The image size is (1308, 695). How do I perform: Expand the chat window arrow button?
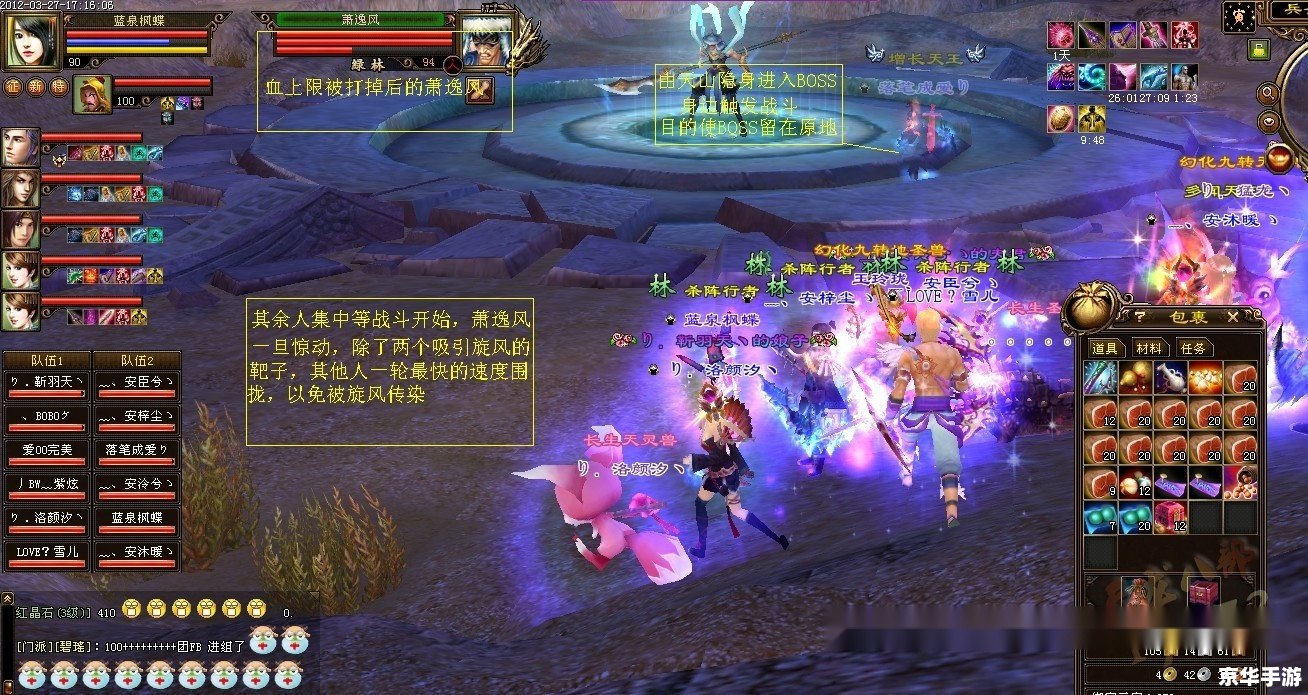(x=9, y=597)
